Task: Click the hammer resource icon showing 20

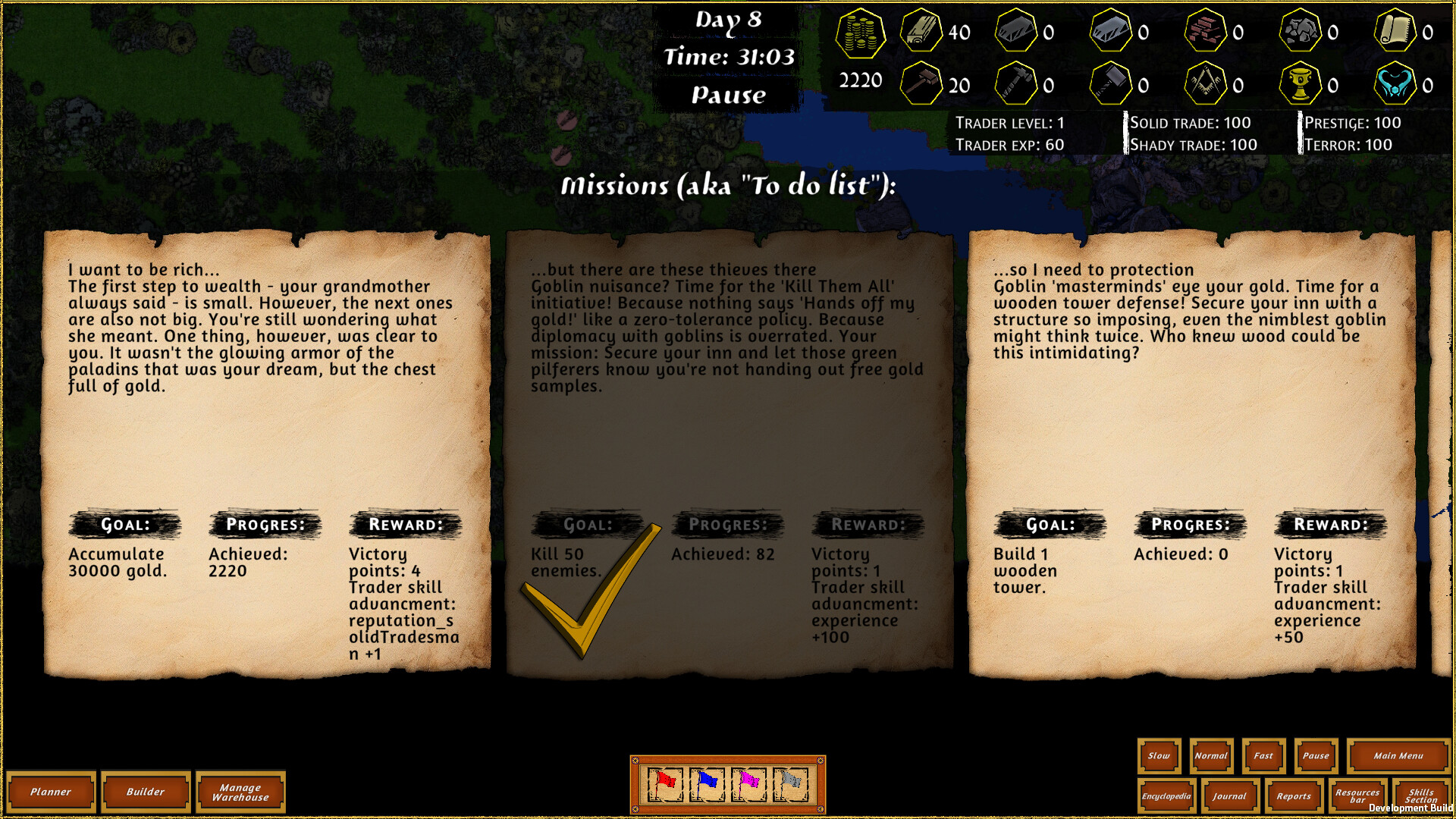Action: click(x=920, y=83)
